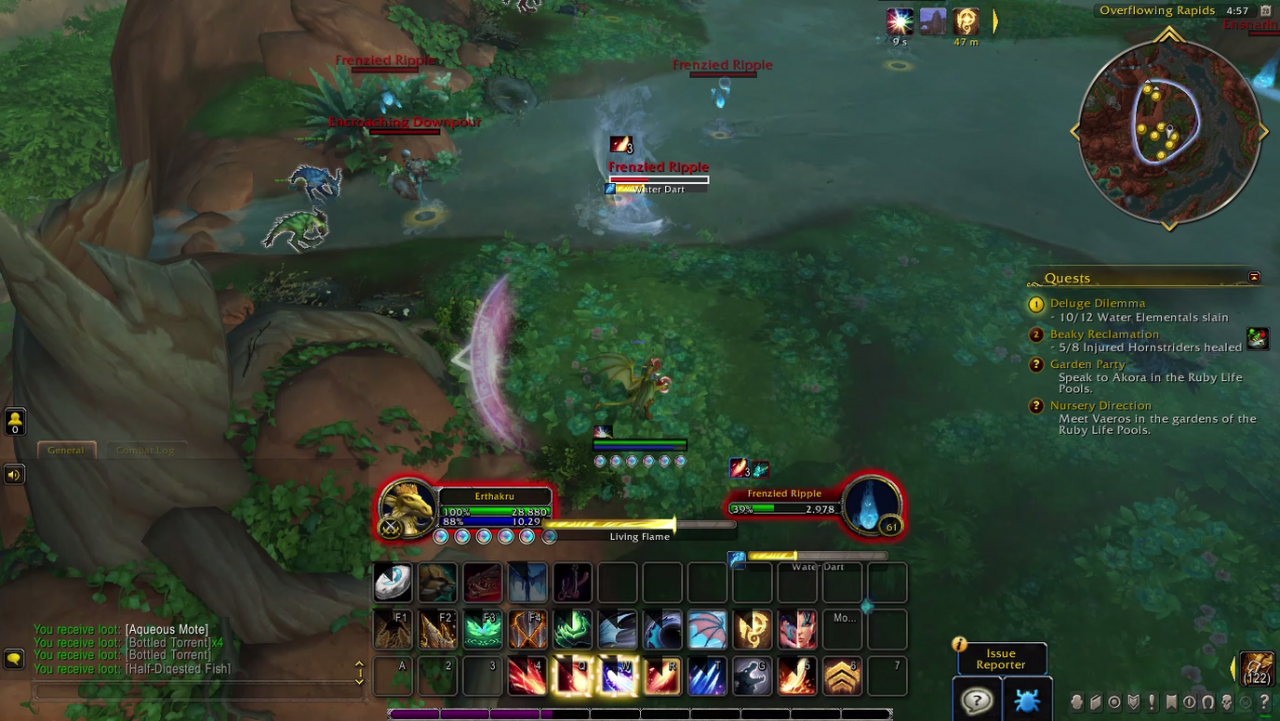Switch to the Combat Log tab
The image size is (1280, 721).
point(144,450)
